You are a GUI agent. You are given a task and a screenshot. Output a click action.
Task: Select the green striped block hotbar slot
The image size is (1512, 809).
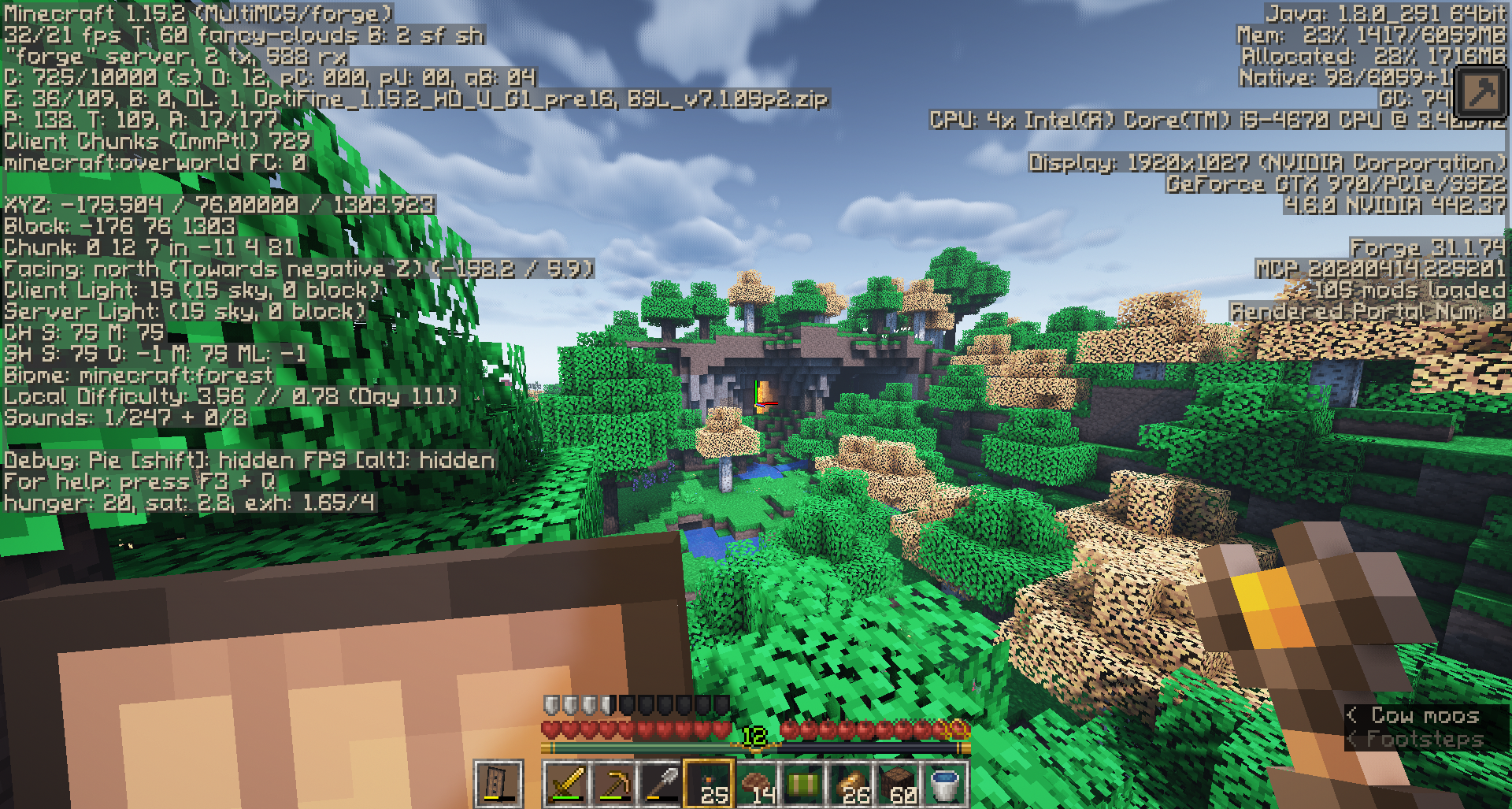(x=803, y=784)
